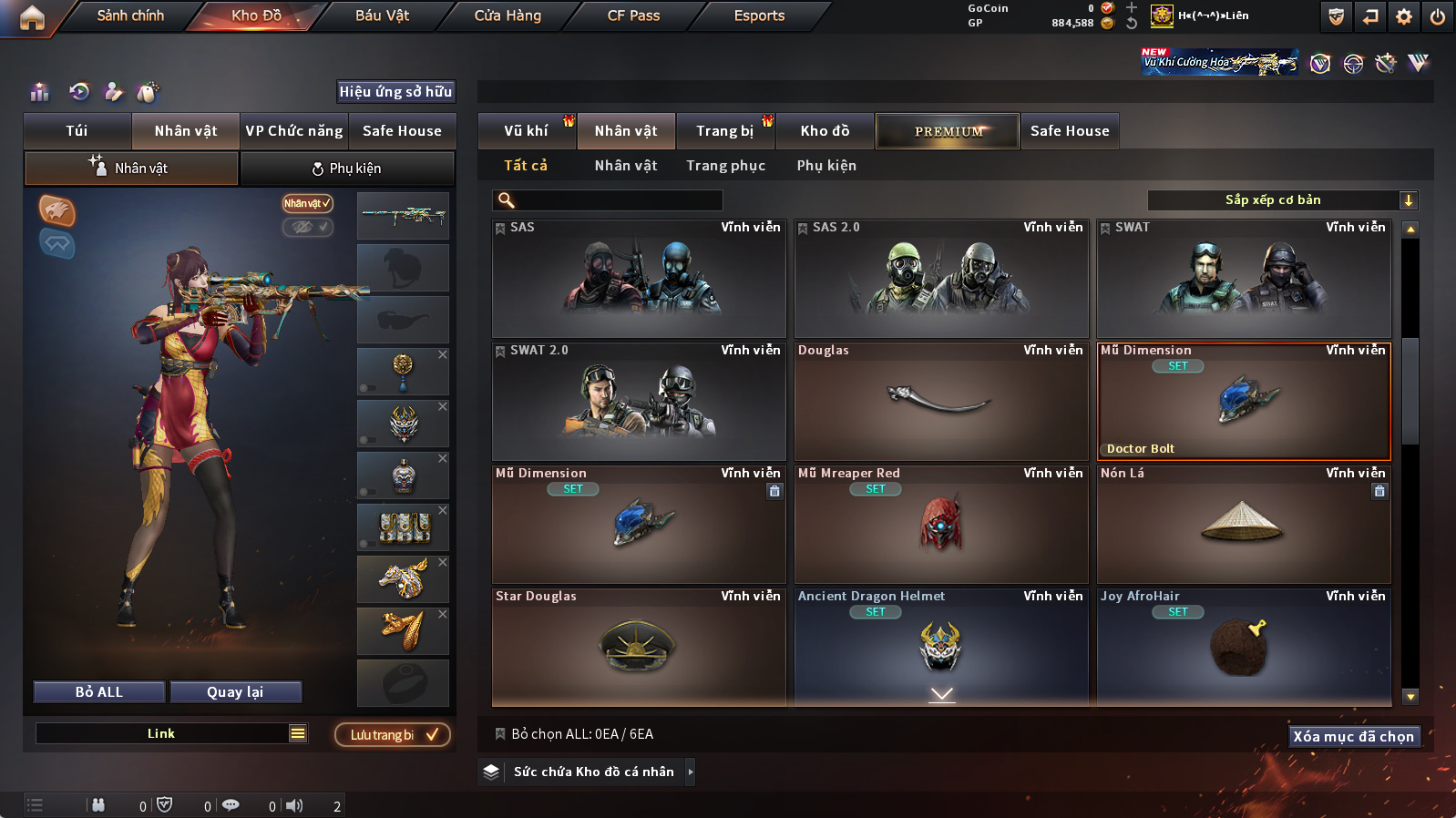1456x818 pixels.
Task: Open the Esports section
Action: tap(759, 15)
